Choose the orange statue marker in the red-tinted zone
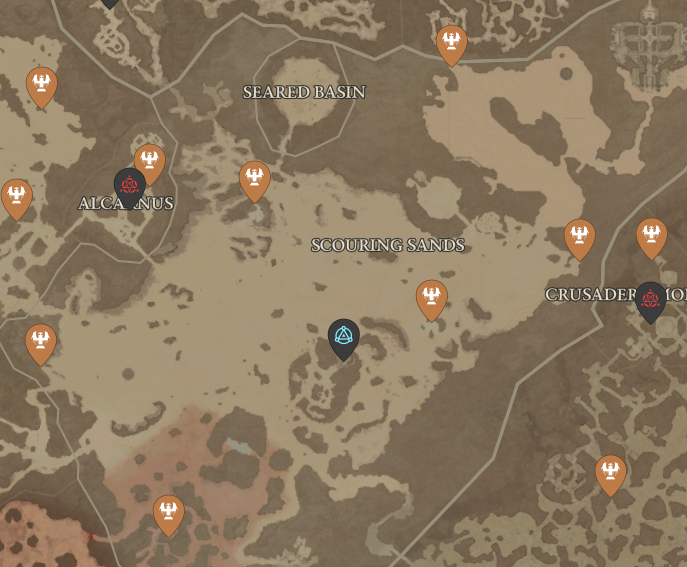The image size is (687, 567). (168, 513)
